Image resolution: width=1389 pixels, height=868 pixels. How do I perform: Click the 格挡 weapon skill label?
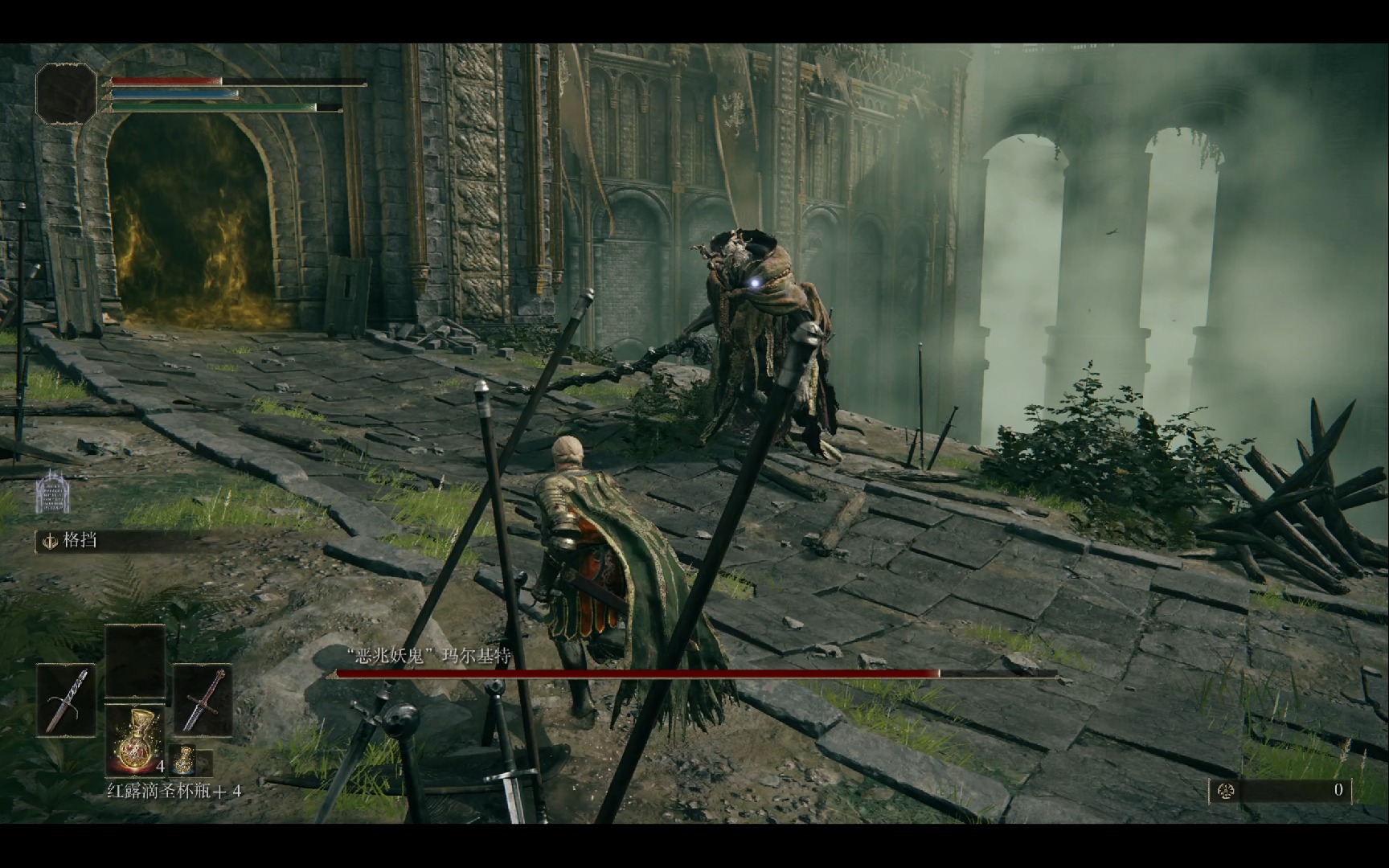point(80,540)
